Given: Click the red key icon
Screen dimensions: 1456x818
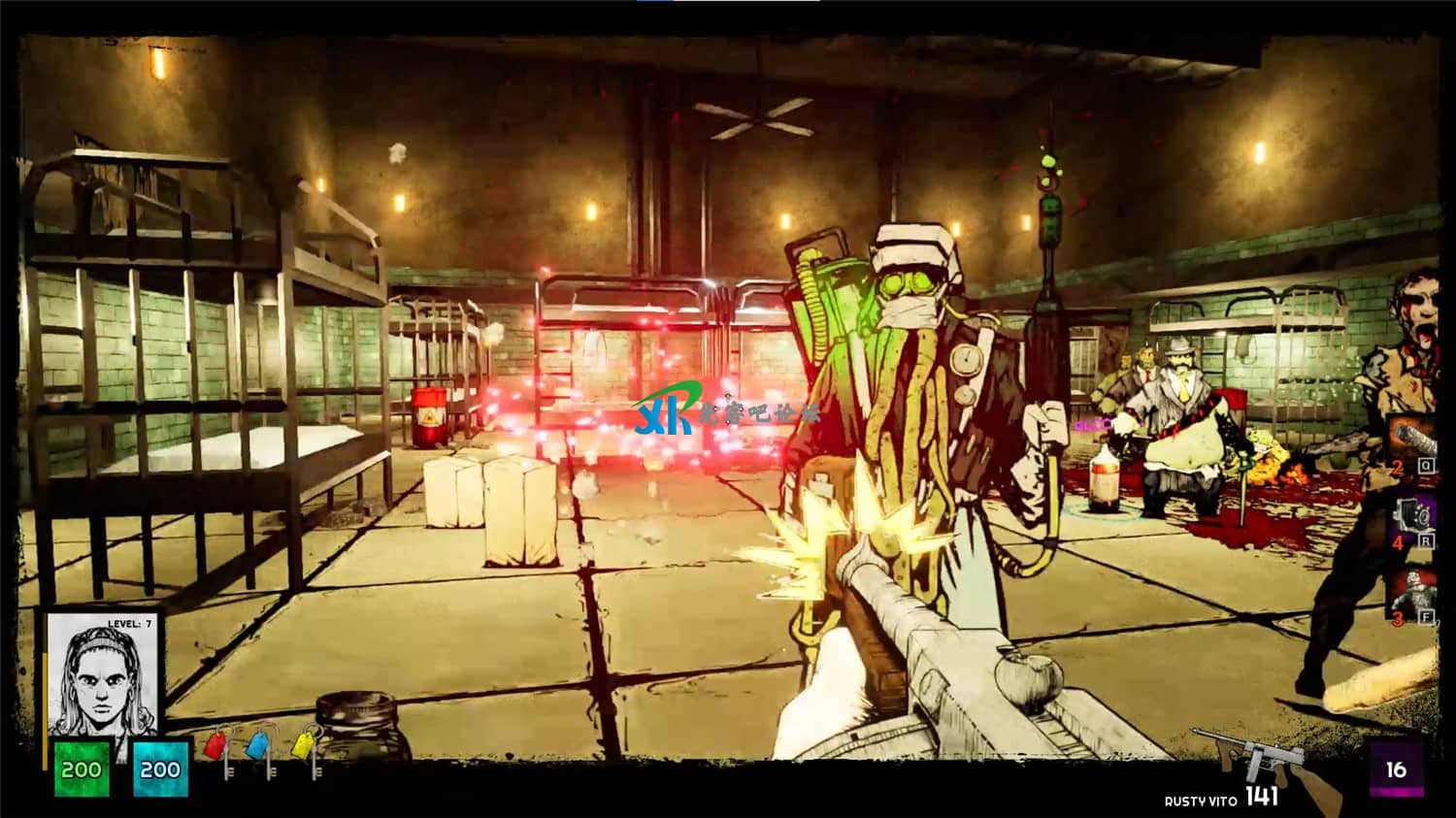Looking at the screenshot, I should click(217, 749).
